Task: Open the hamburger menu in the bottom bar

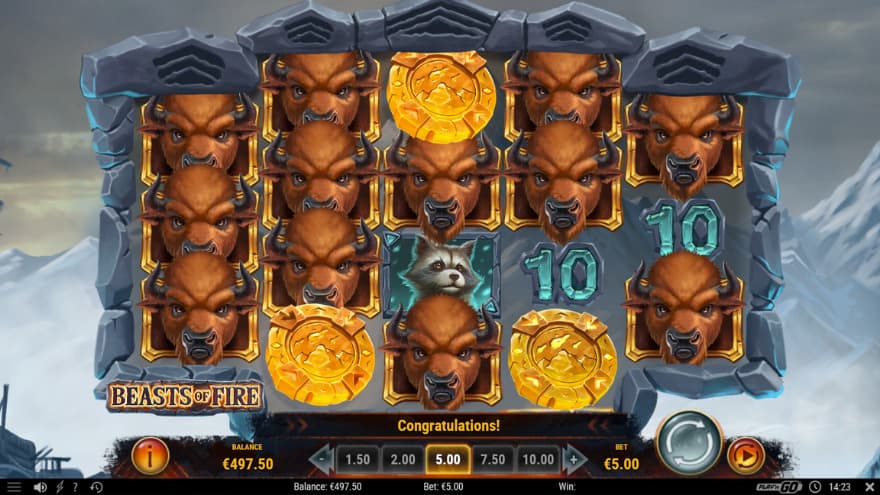Action: 14,487
